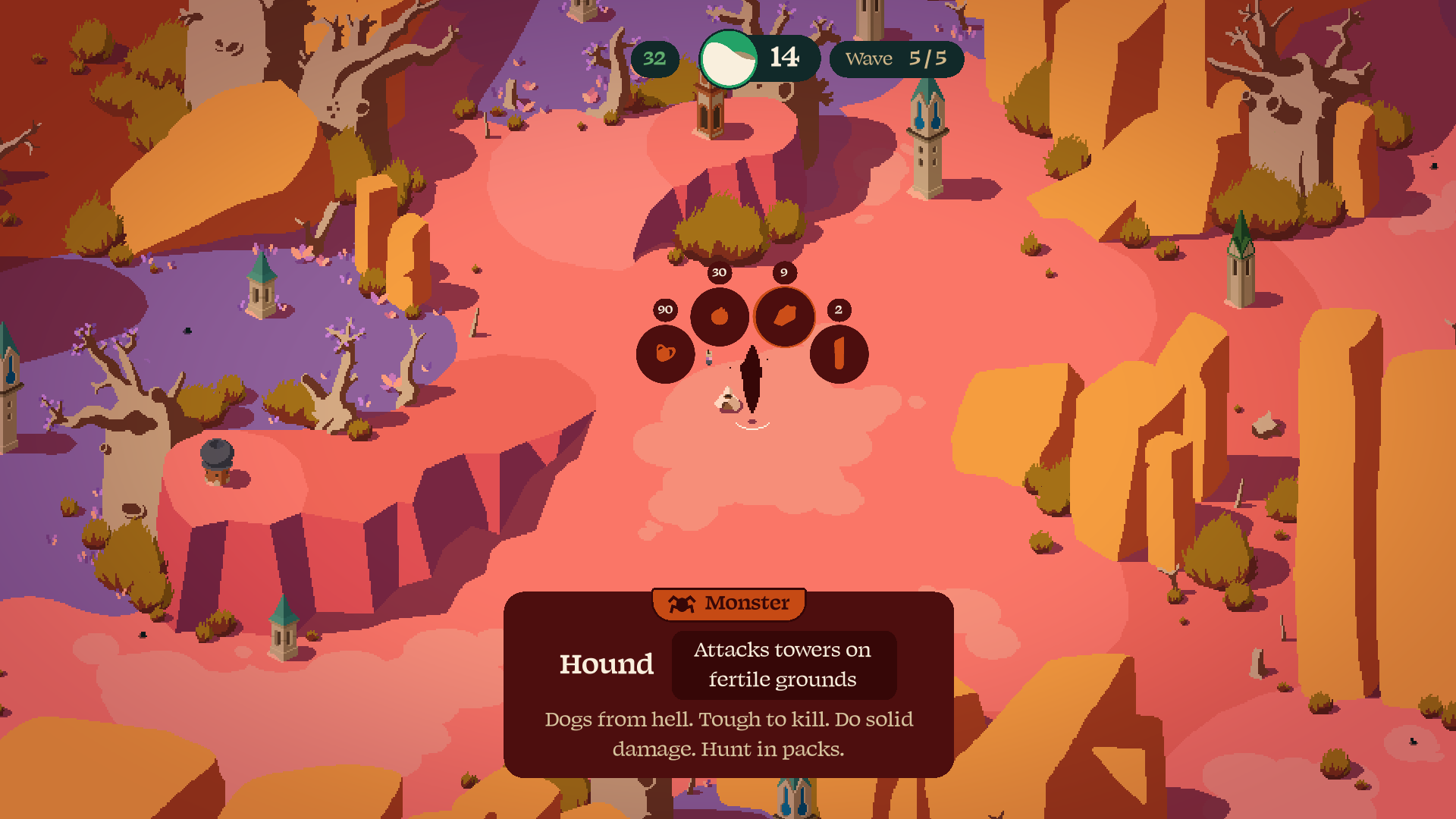Select the jug build option costing 90
This screenshot has height=819, width=1456.
click(x=664, y=355)
